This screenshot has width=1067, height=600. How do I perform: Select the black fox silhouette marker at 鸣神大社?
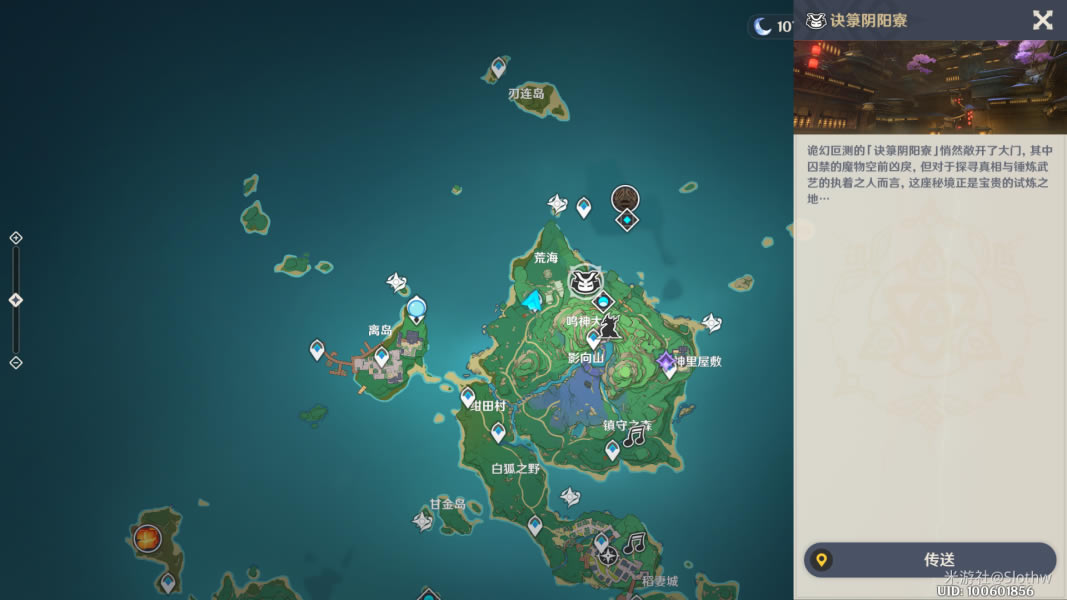pos(607,327)
